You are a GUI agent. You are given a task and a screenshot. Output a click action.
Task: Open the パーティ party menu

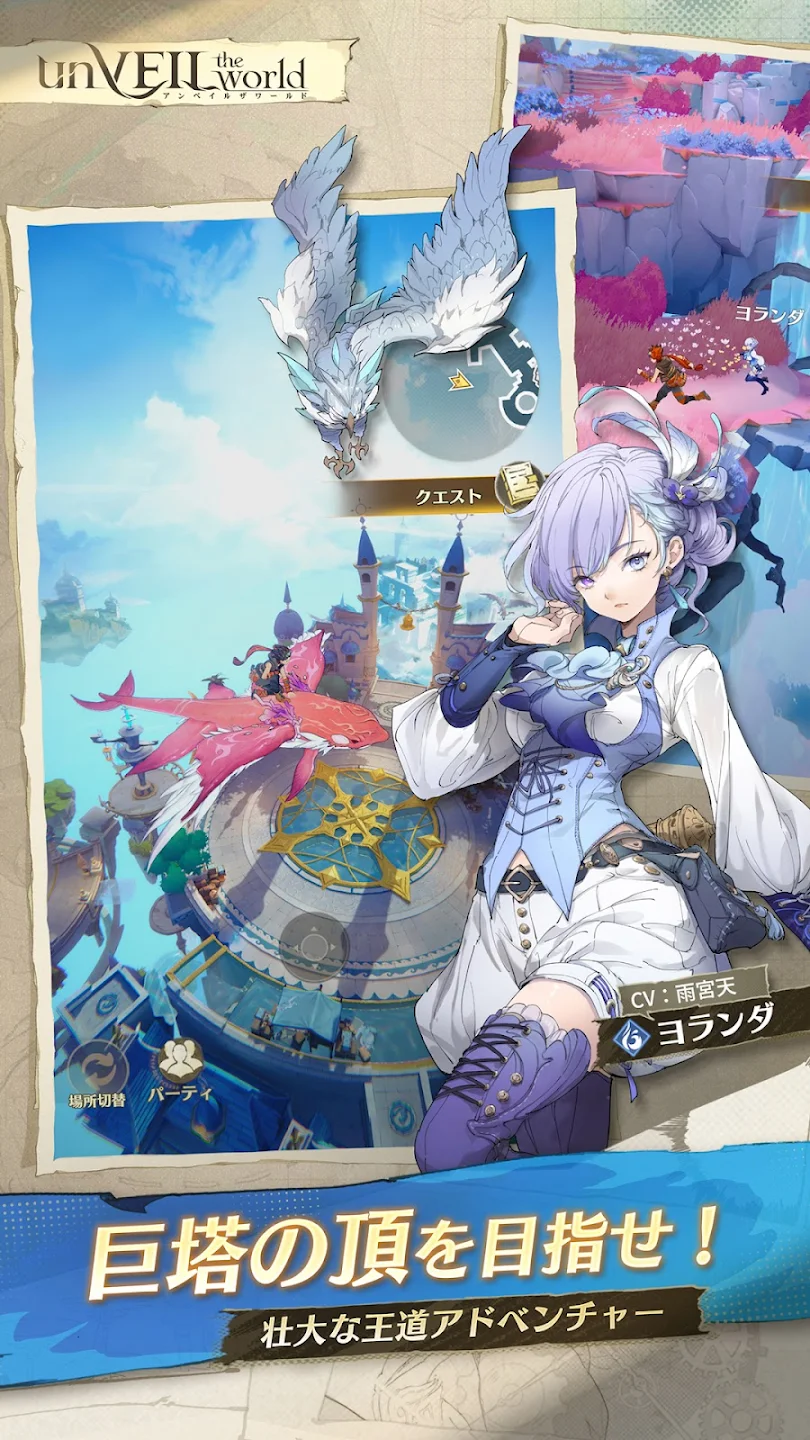[180, 1059]
